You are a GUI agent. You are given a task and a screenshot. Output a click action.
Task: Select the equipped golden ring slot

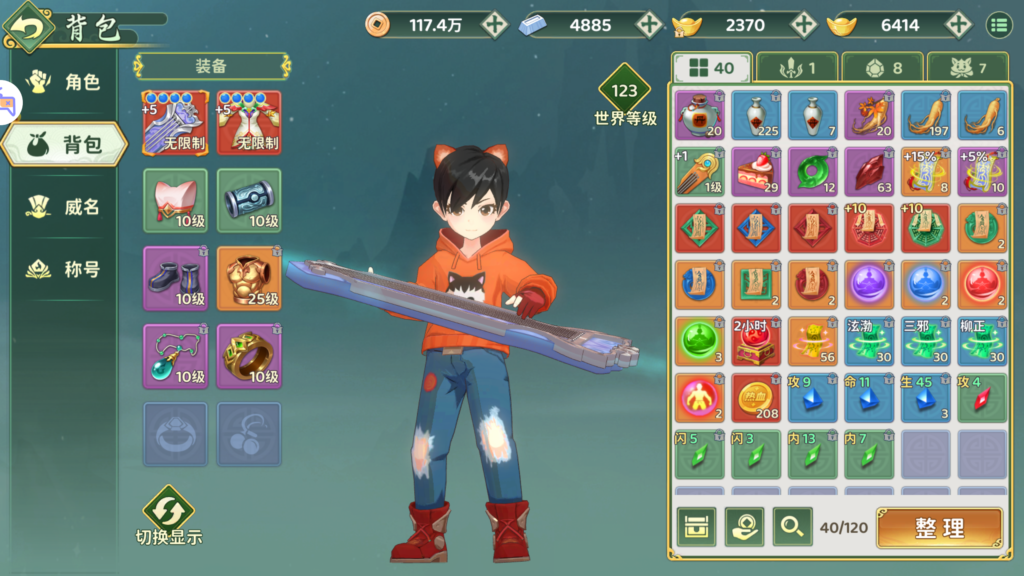coord(249,356)
